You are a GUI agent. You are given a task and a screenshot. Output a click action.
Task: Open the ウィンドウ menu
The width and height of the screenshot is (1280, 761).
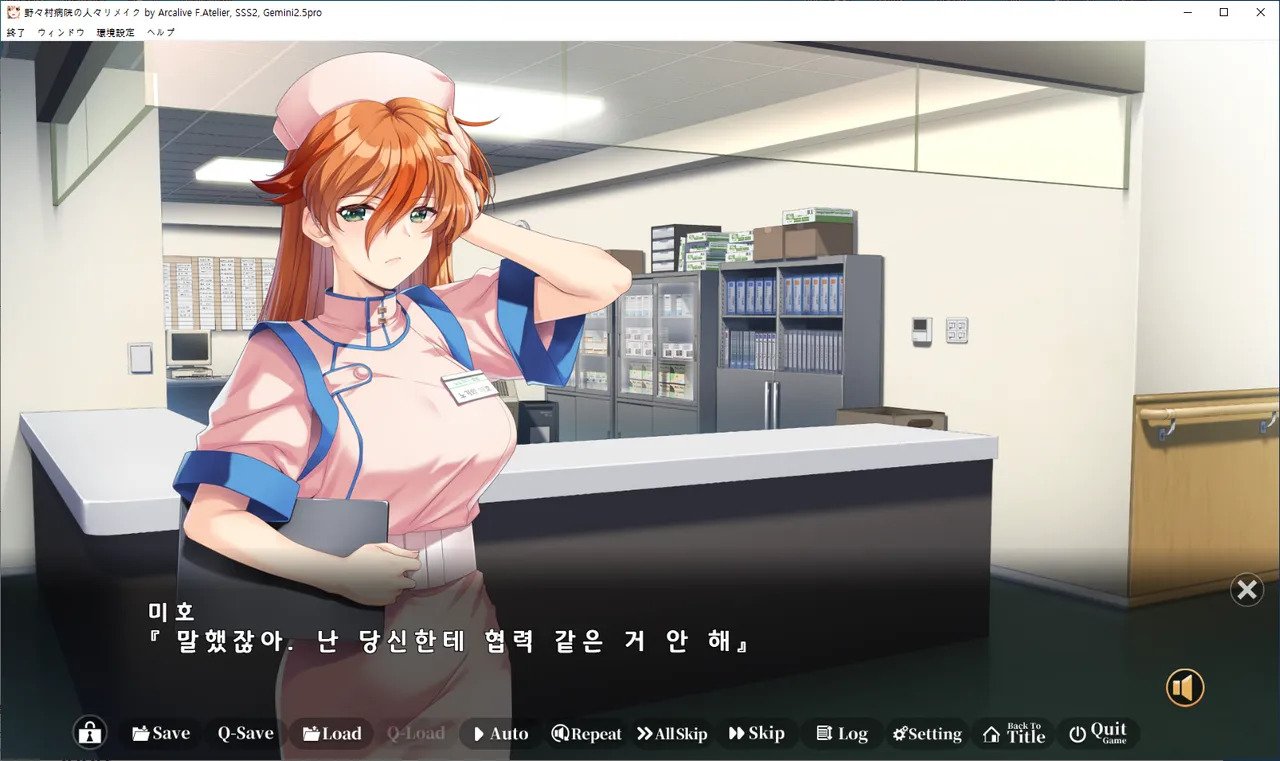(x=61, y=33)
